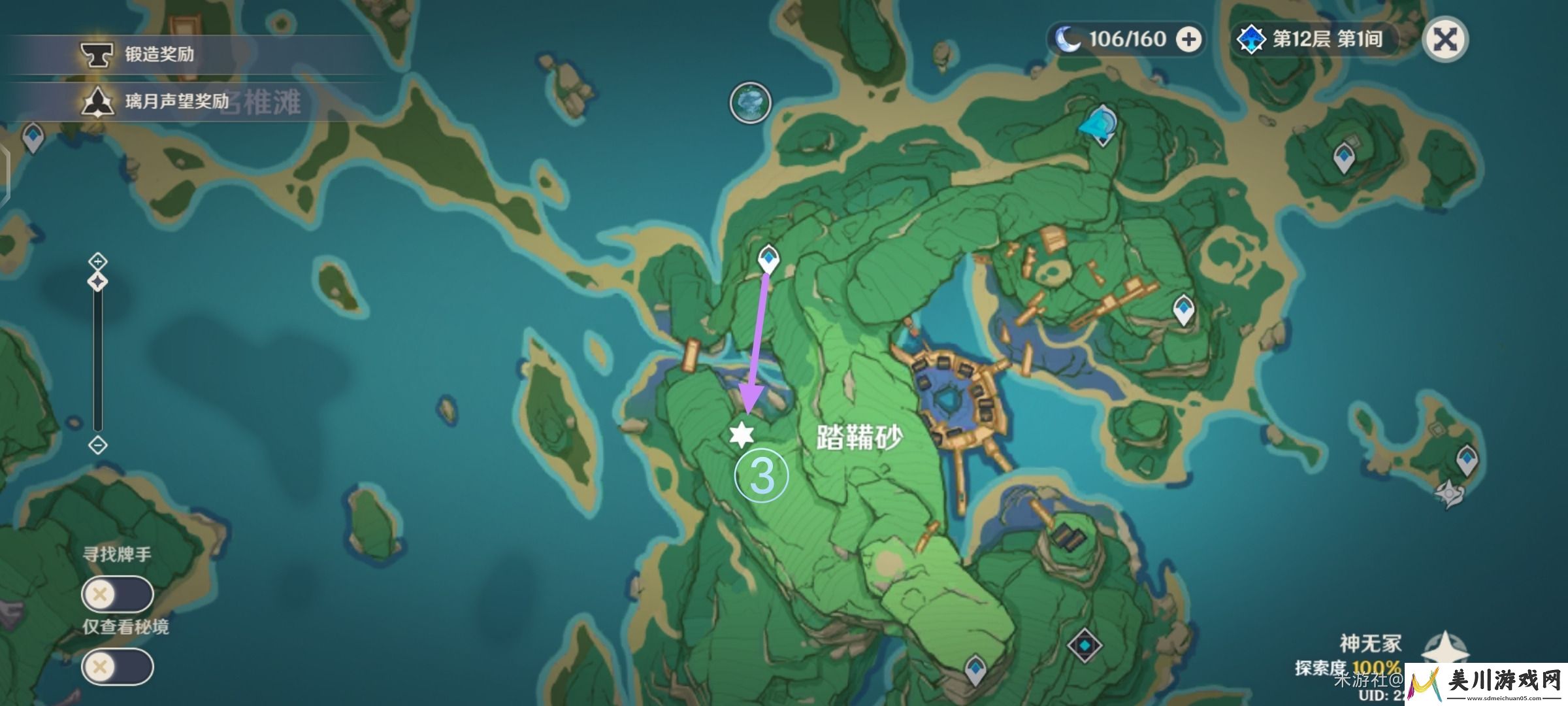Select the white star pin above number 3
The width and height of the screenshot is (1568, 706).
pos(742,435)
